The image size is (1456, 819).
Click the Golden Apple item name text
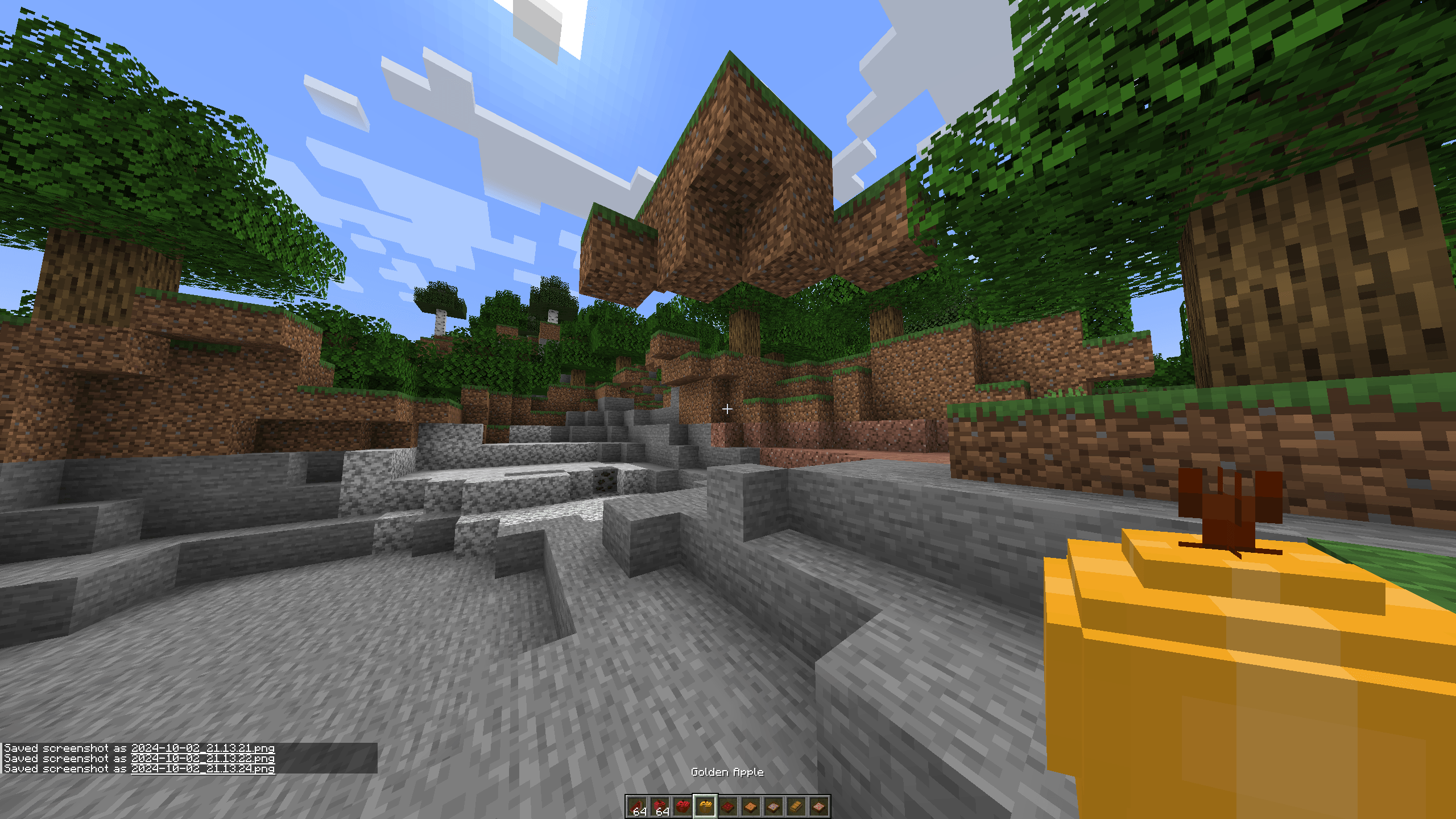click(727, 772)
